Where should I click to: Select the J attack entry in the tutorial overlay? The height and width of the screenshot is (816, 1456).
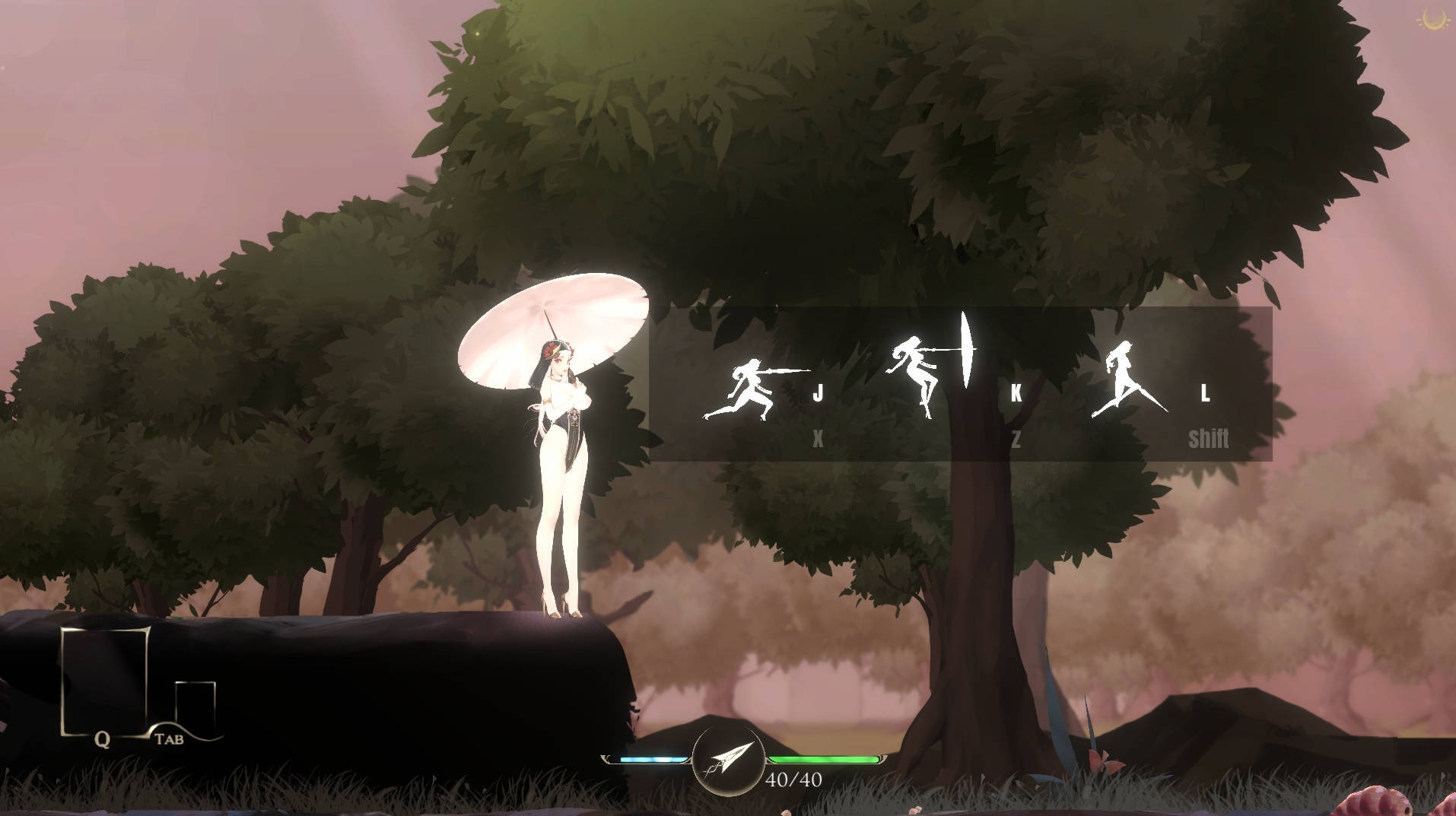(819, 392)
